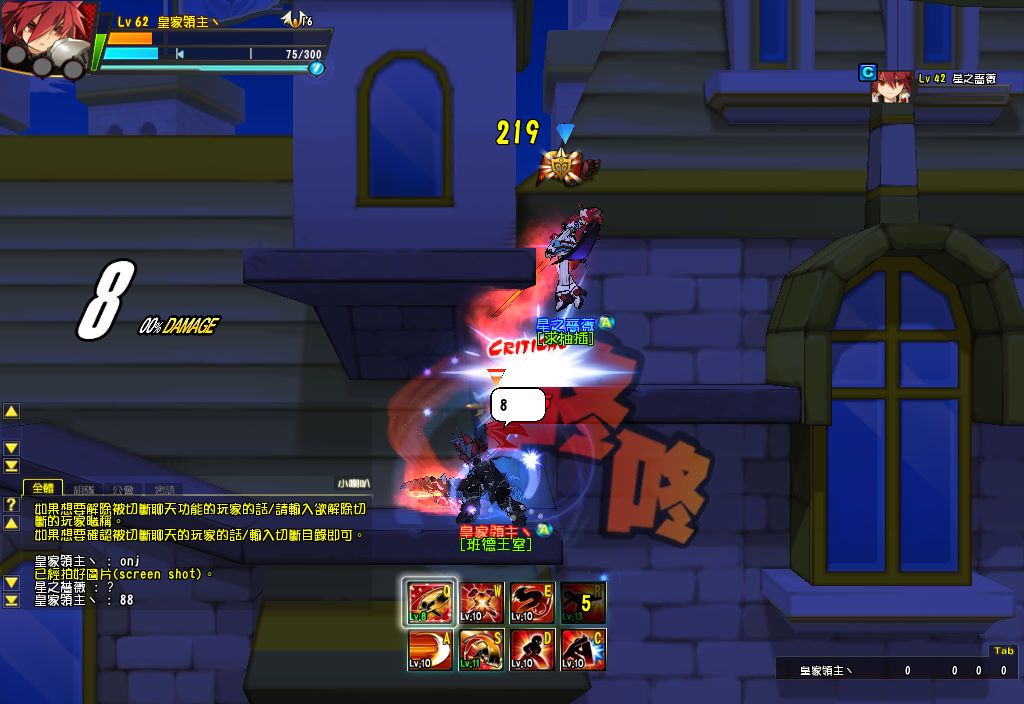The image size is (1024, 704).
Task: Open chat help with the question mark
Action: pyautogui.click(x=11, y=505)
